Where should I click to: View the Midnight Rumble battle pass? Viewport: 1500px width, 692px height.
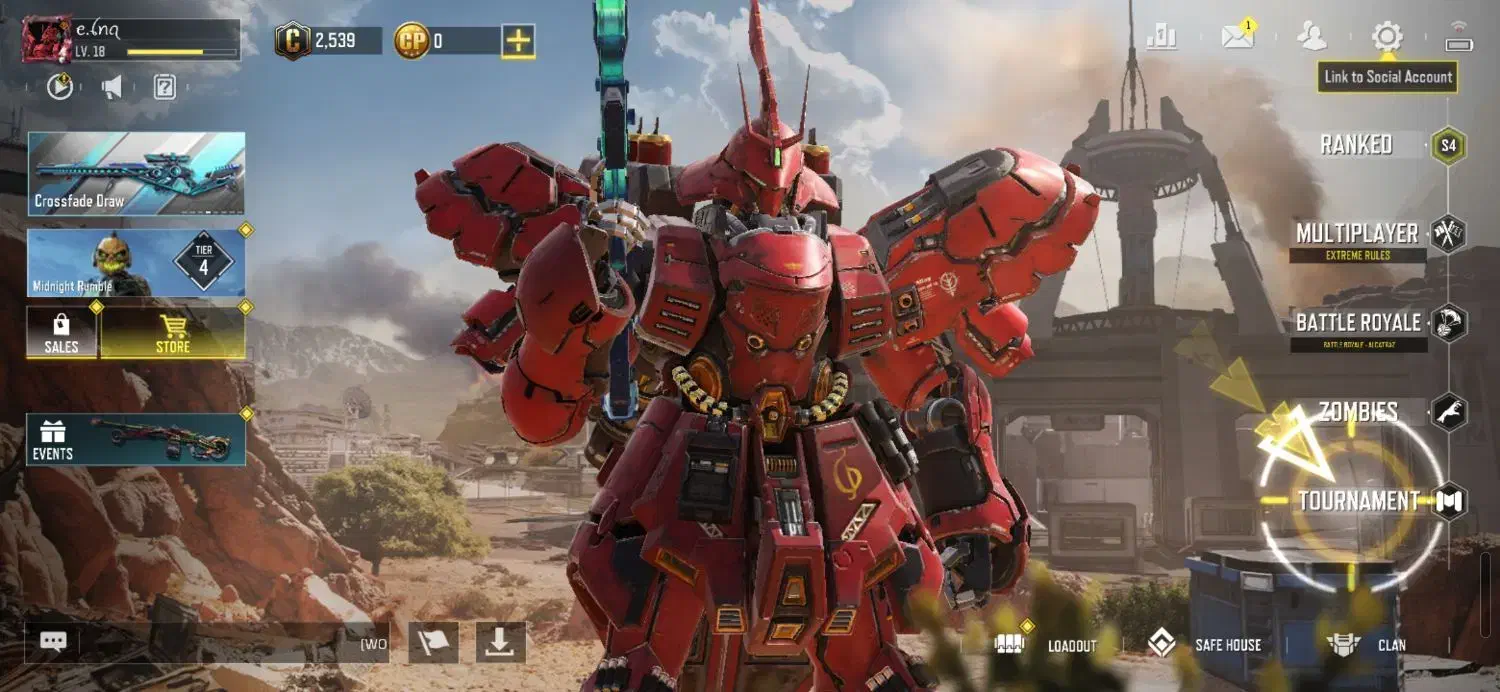[x=136, y=263]
